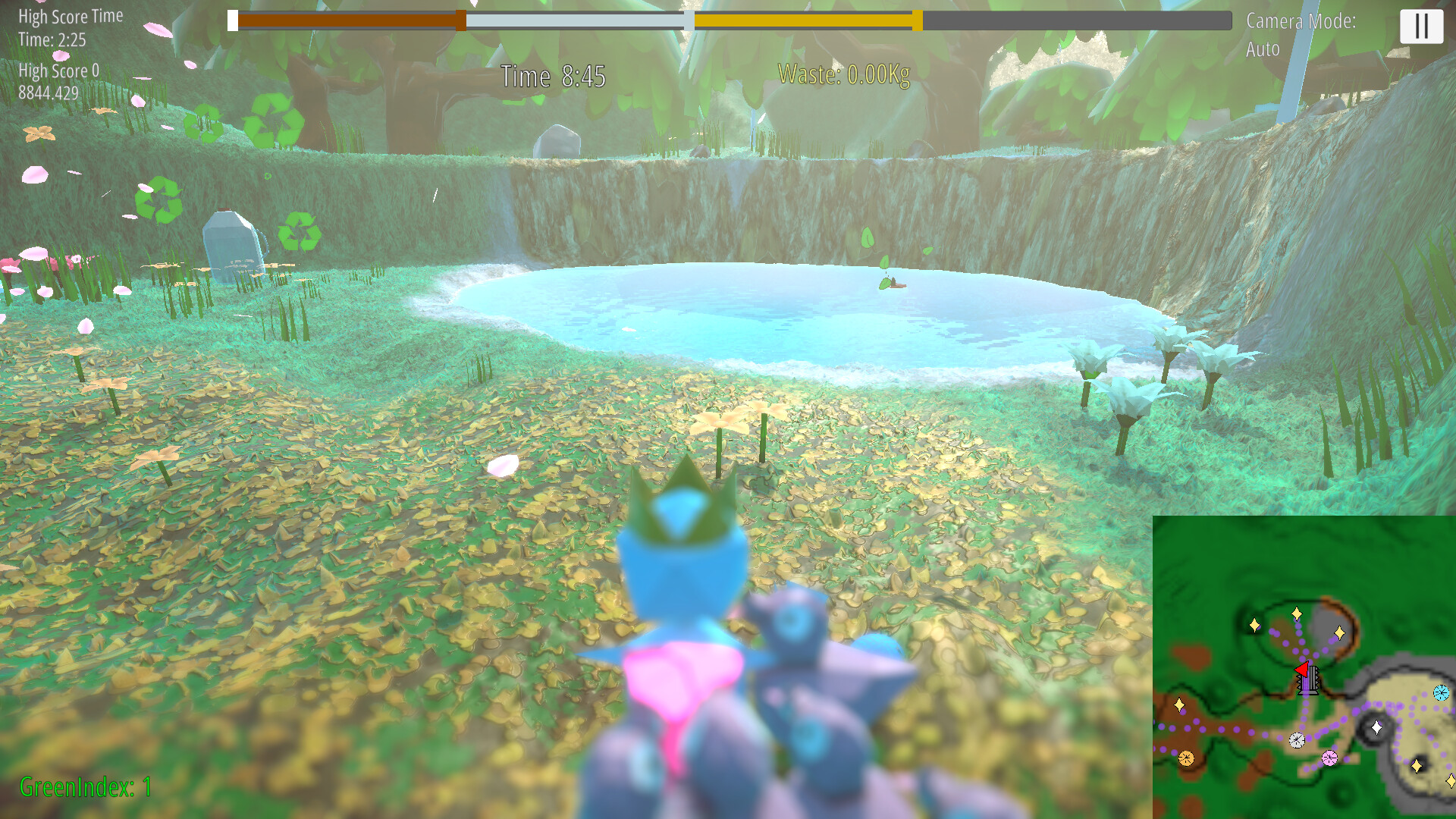This screenshot has height=819, width=1456.
Task: Click a yellow star marker on the minimap
Action: [1297, 613]
